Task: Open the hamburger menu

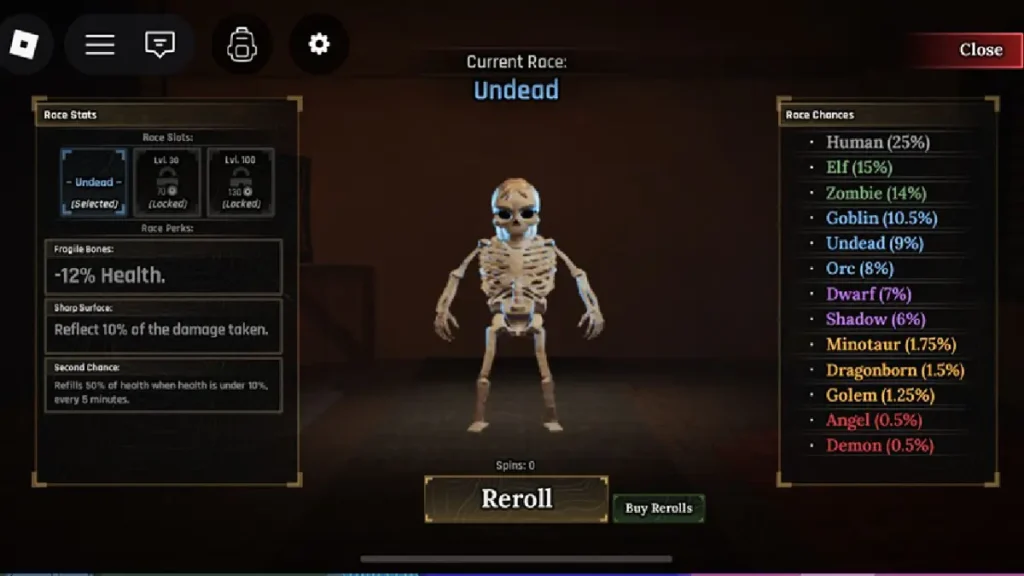Action: [100, 44]
